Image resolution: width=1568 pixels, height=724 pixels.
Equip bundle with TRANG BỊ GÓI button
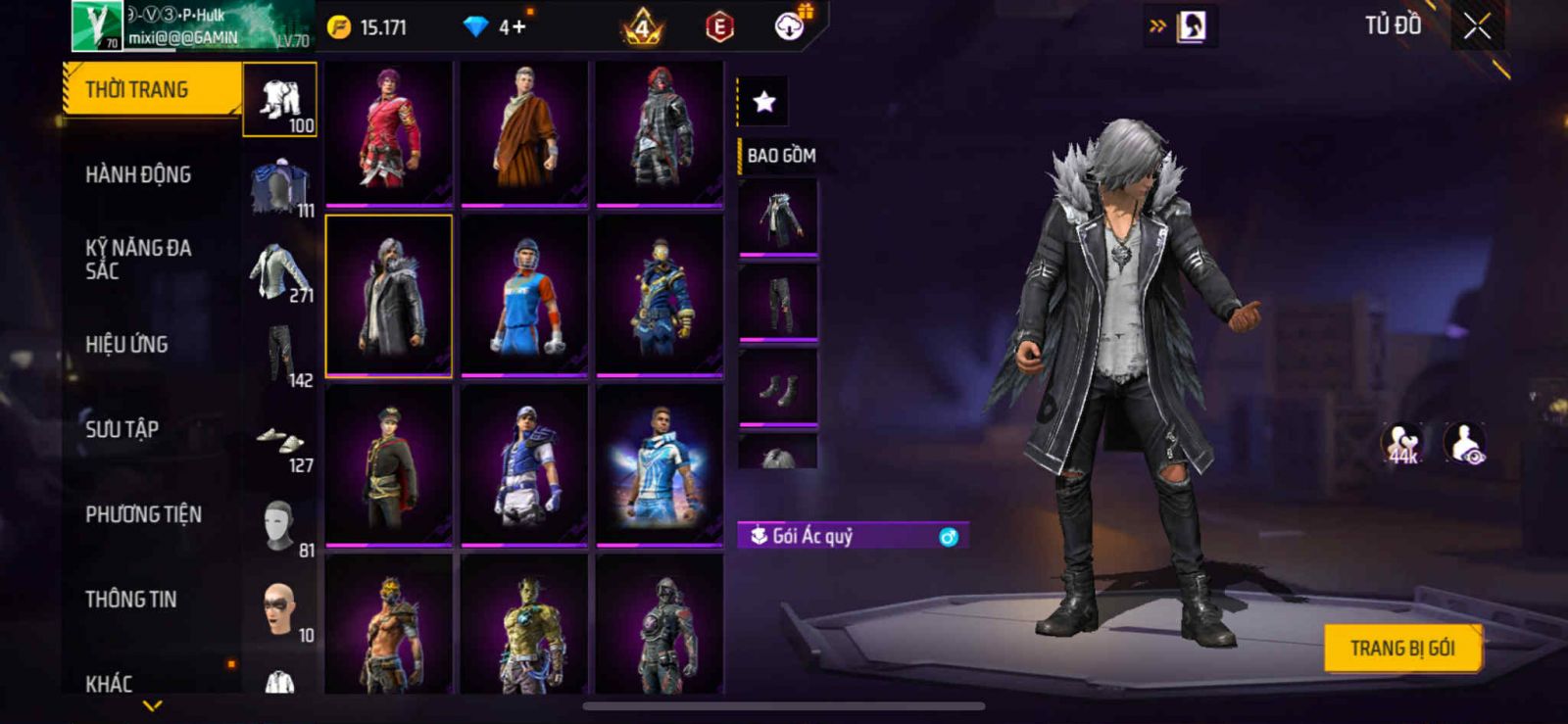click(1401, 649)
